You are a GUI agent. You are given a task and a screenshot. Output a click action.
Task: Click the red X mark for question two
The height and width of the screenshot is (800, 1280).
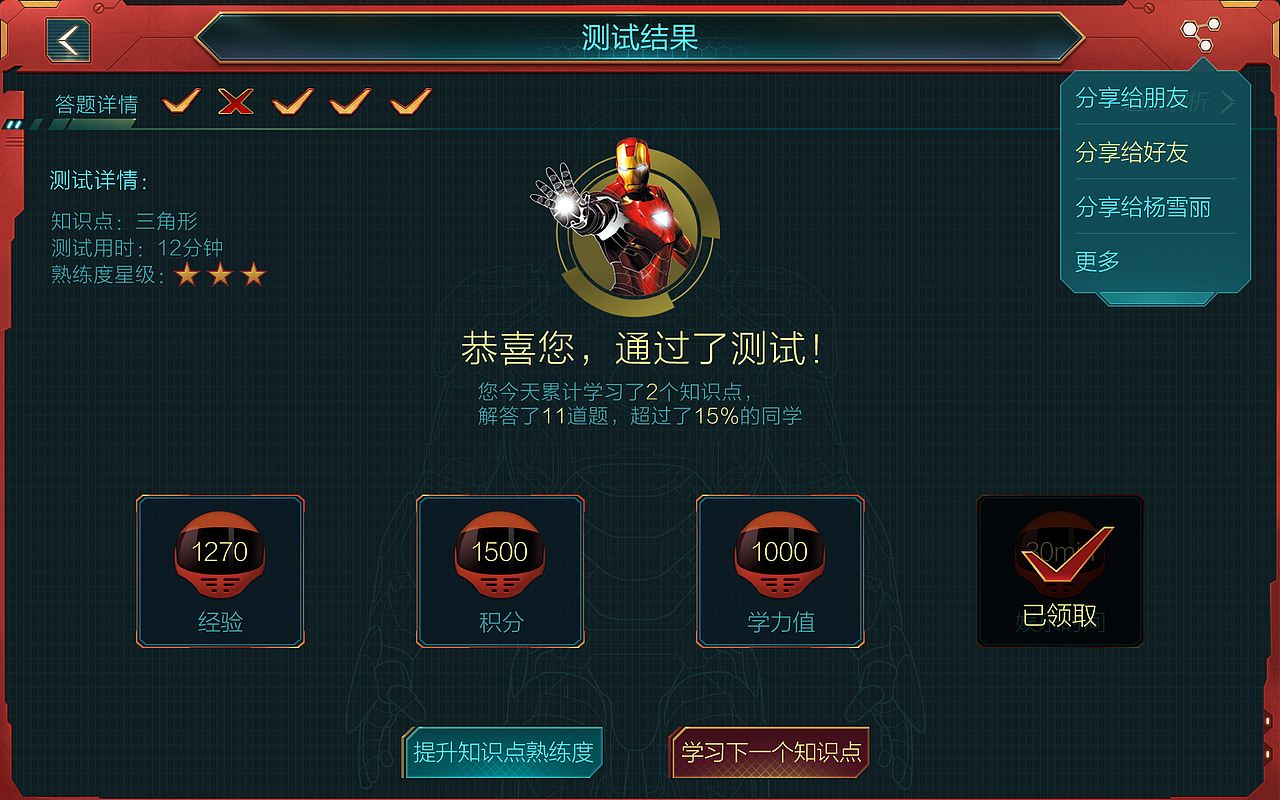234,100
